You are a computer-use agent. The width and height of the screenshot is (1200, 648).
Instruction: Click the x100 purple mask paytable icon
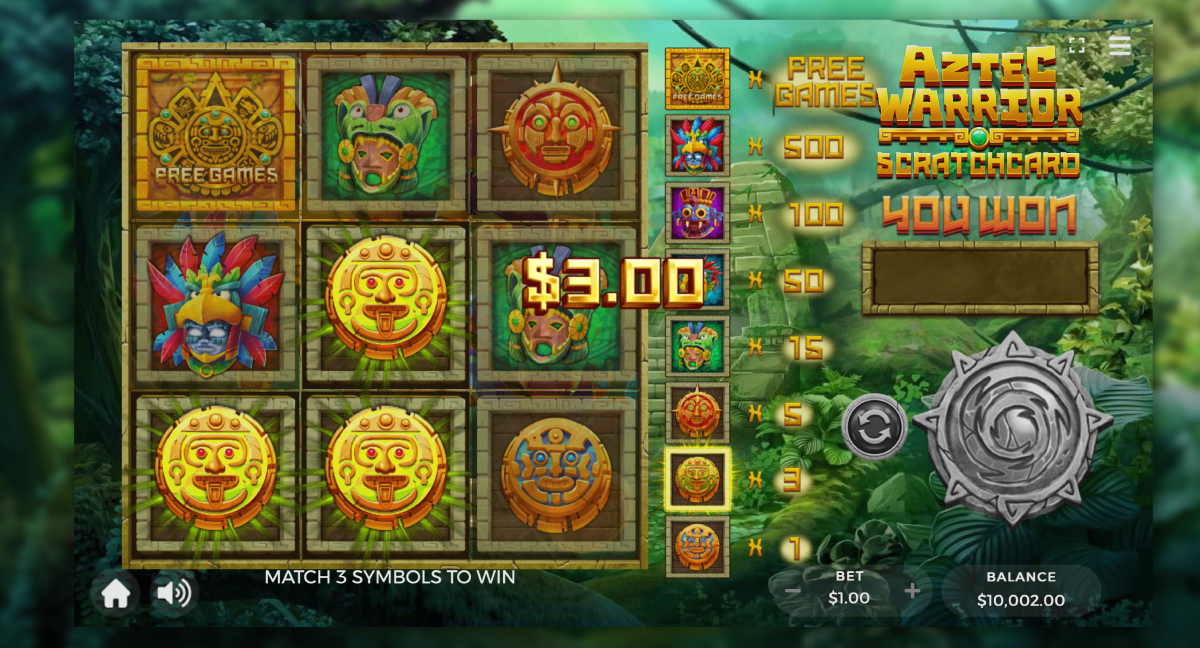click(697, 212)
